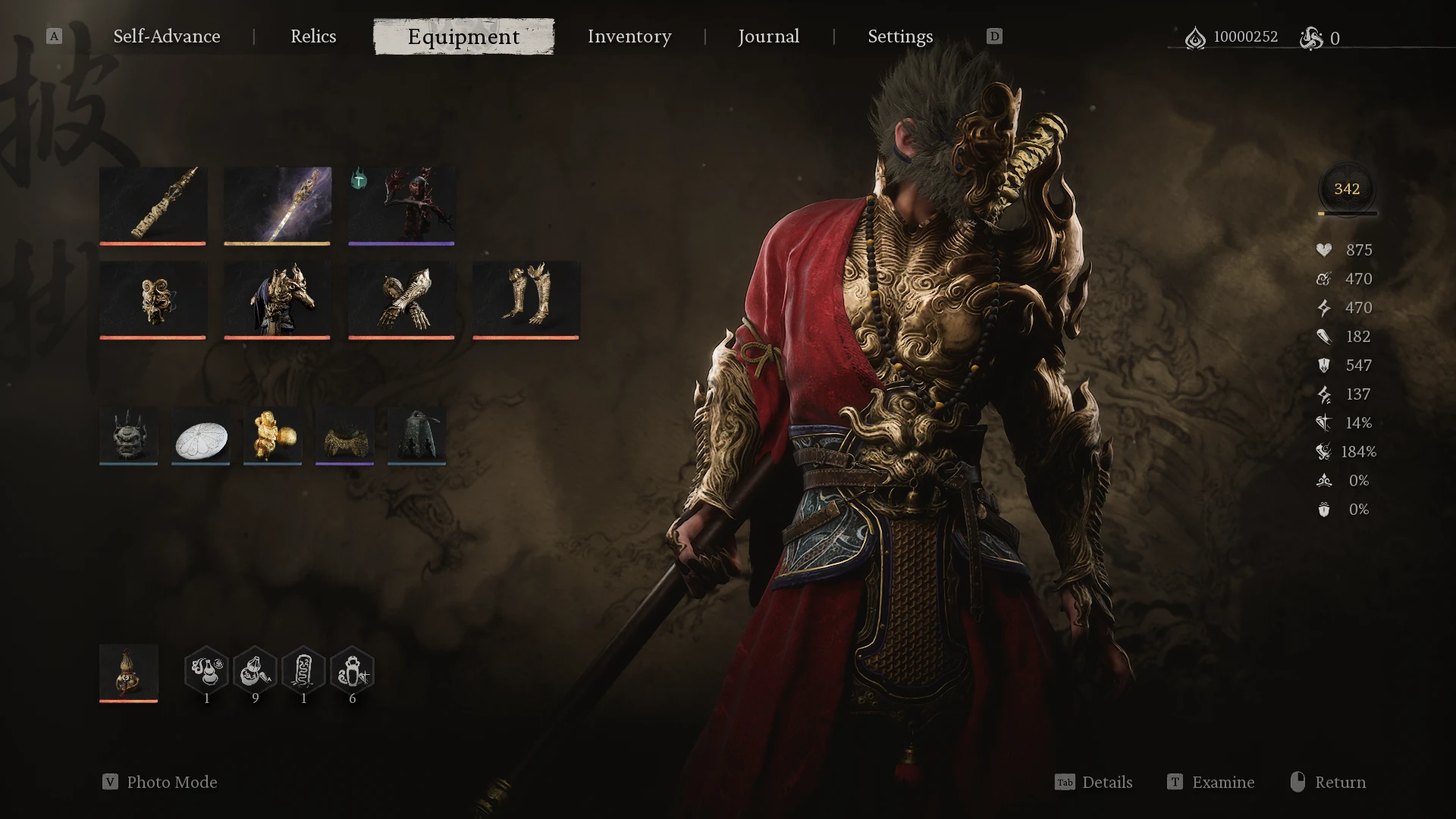Select the golden staff weapon slot
Viewport: 1456px width, 819px height.
pos(152,205)
